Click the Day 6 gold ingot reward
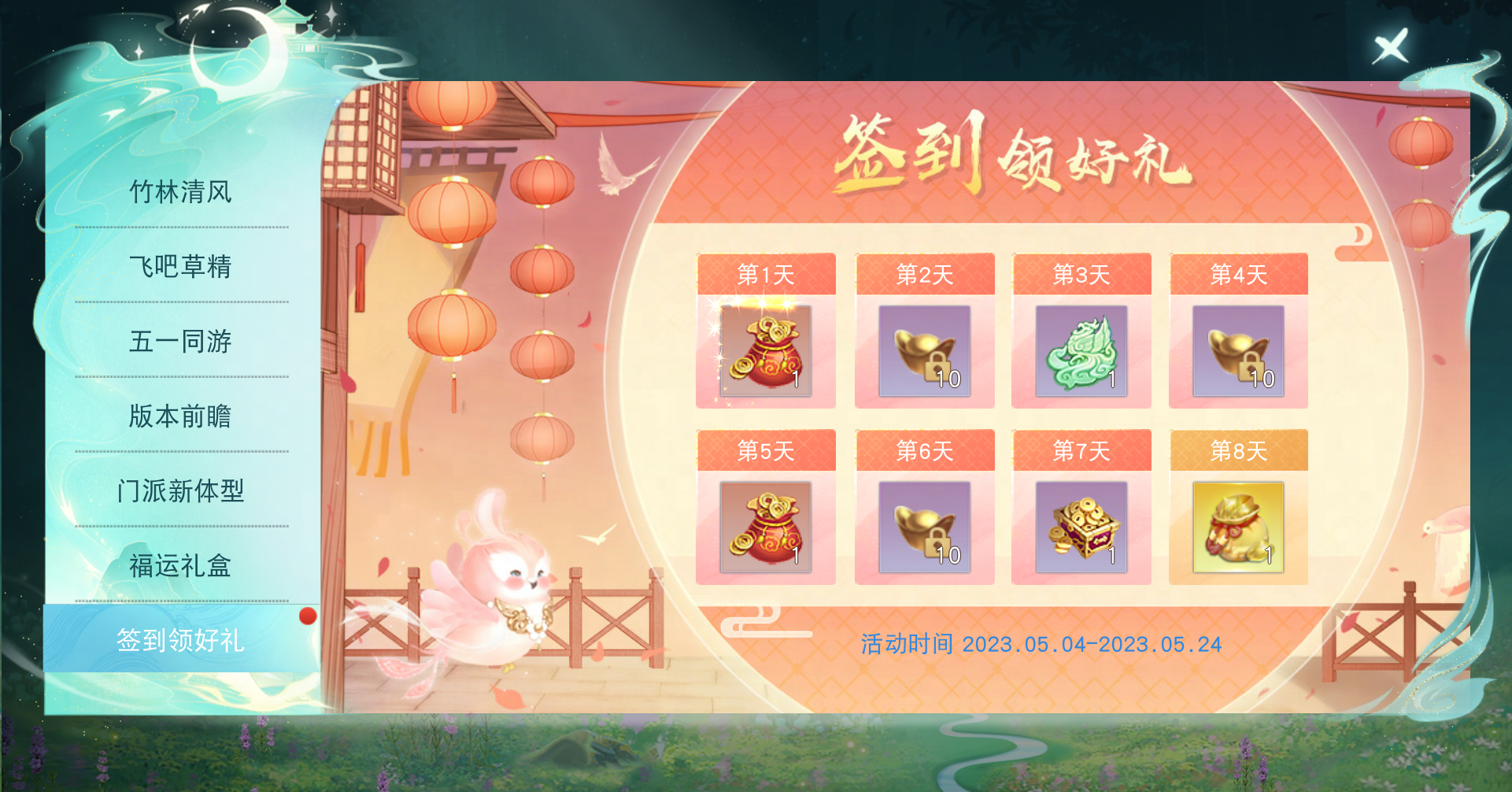 pyautogui.click(x=923, y=527)
